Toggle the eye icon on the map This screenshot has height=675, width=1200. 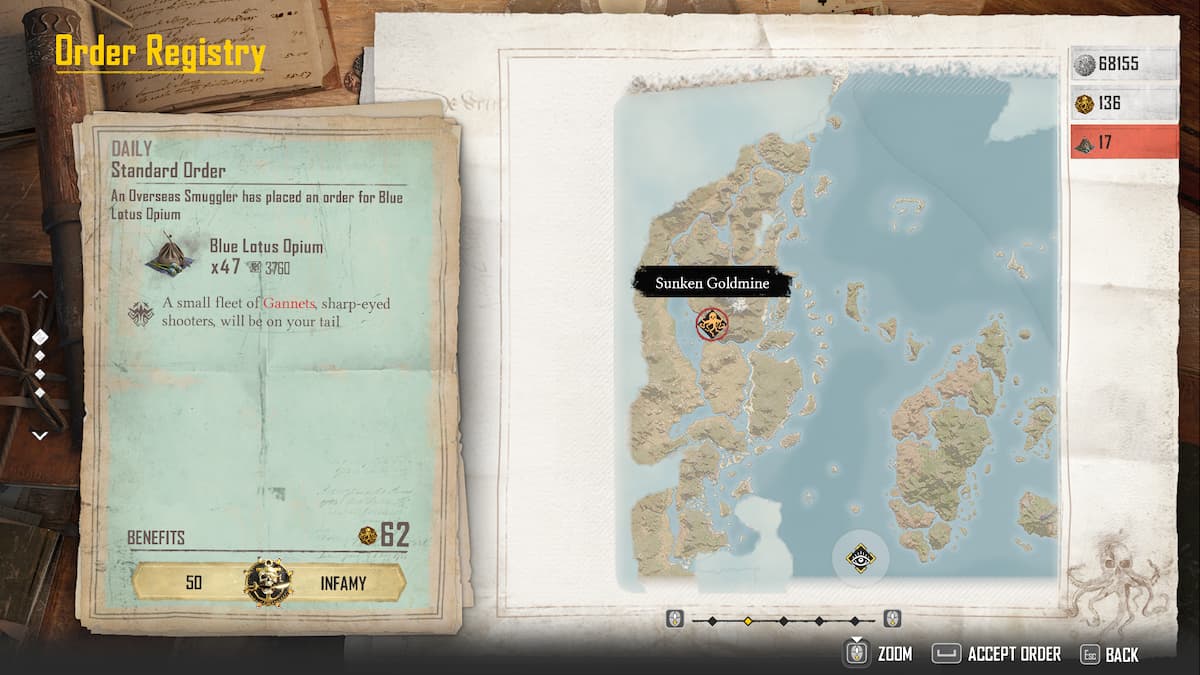click(x=858, y=558)
